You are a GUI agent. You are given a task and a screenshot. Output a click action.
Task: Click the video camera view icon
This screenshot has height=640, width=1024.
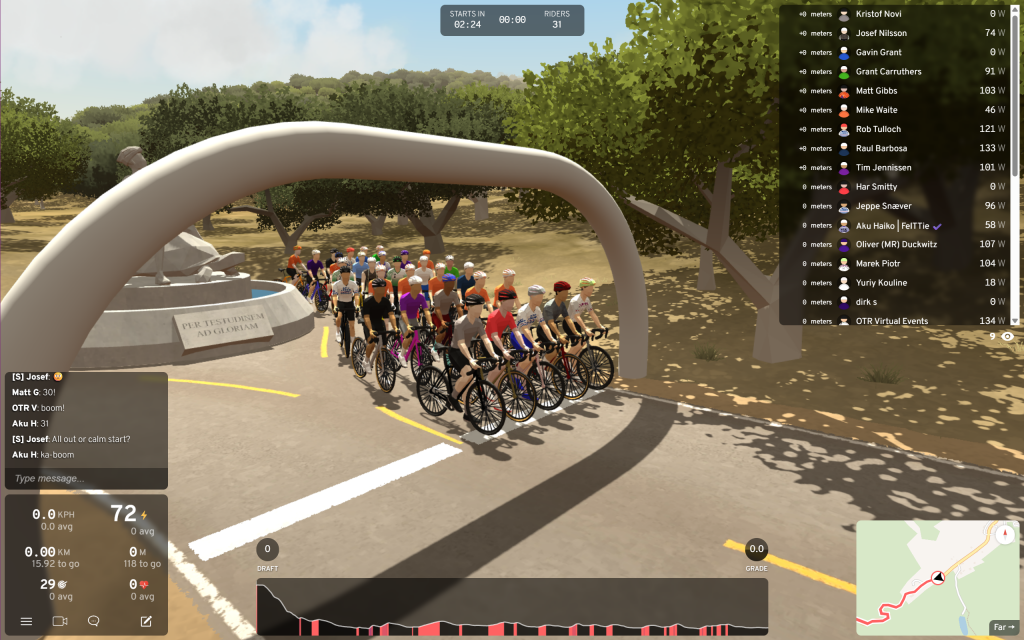click(60, 621)
